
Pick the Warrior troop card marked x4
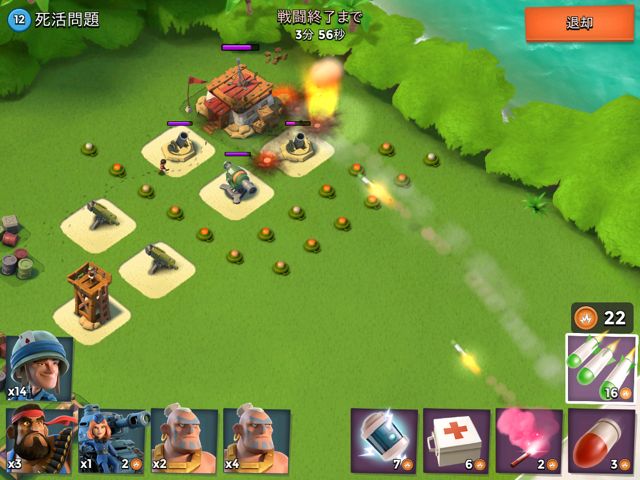click(256, 439)
